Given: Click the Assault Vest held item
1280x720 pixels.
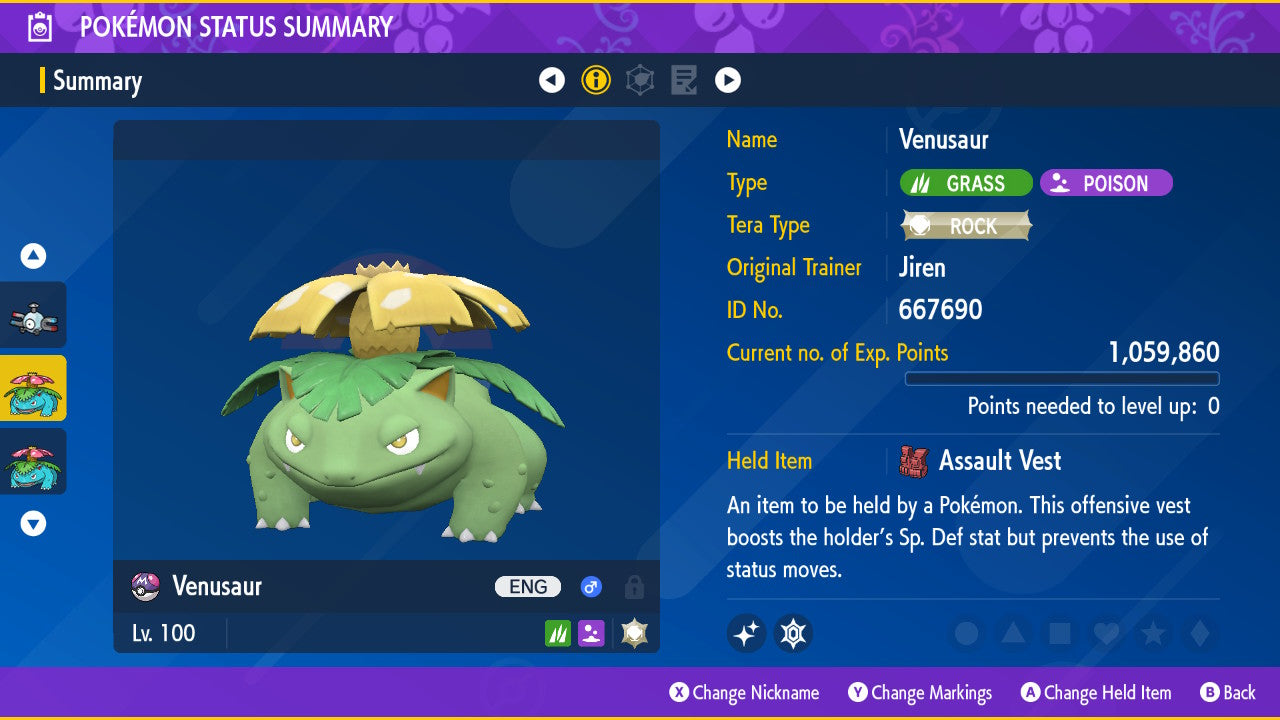Looking at the screenshot, I should coord(999,461).
